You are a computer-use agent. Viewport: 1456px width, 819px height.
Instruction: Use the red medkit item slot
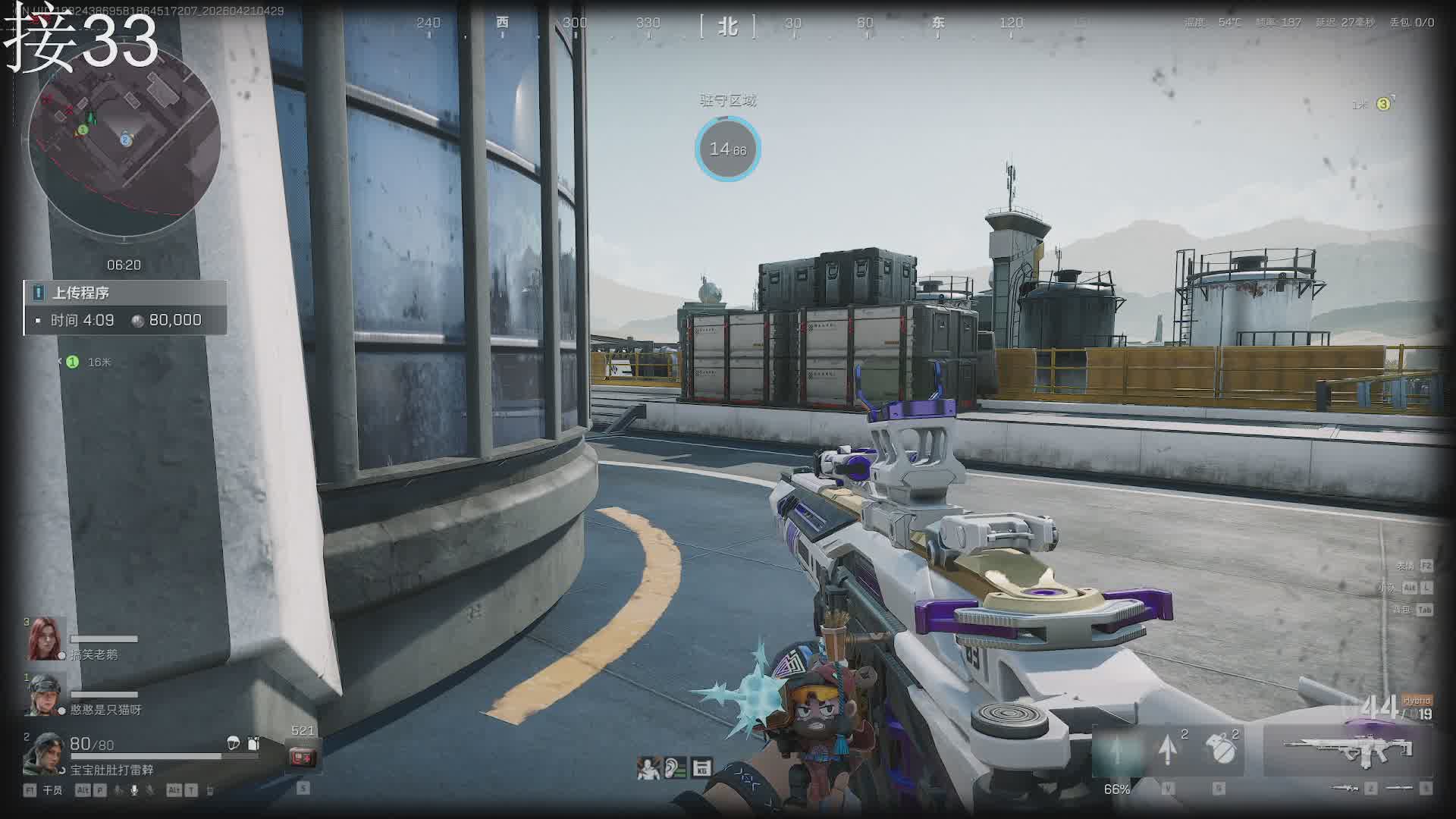pos(303,756)
